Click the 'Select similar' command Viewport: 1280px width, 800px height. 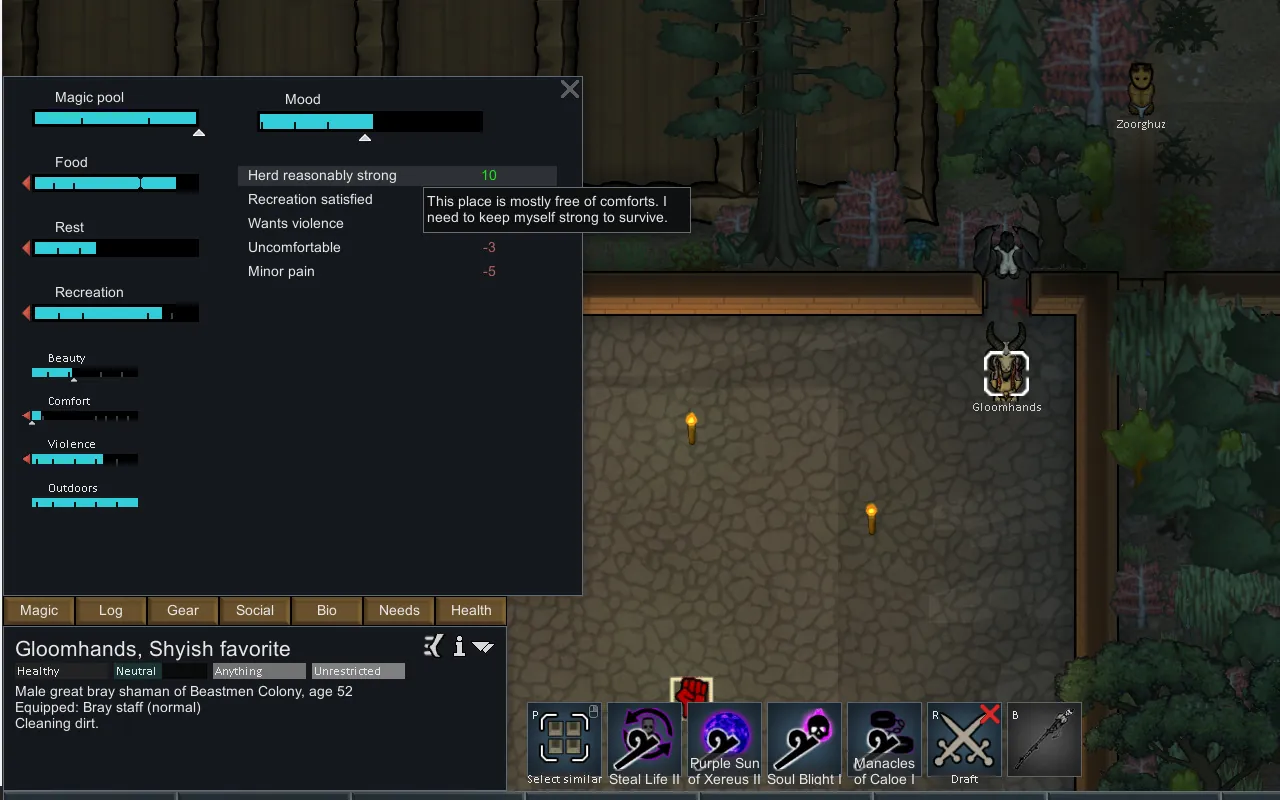(564, 741)
